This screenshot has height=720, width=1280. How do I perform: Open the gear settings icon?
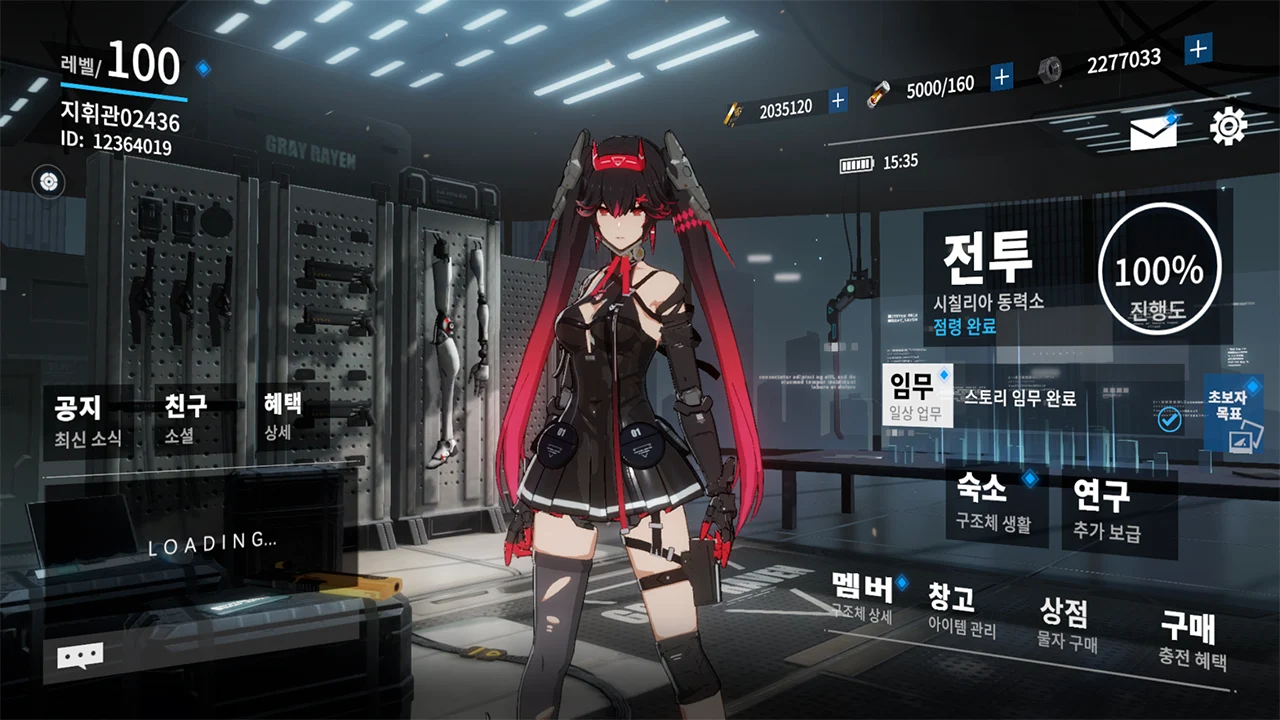point(1228,126)
